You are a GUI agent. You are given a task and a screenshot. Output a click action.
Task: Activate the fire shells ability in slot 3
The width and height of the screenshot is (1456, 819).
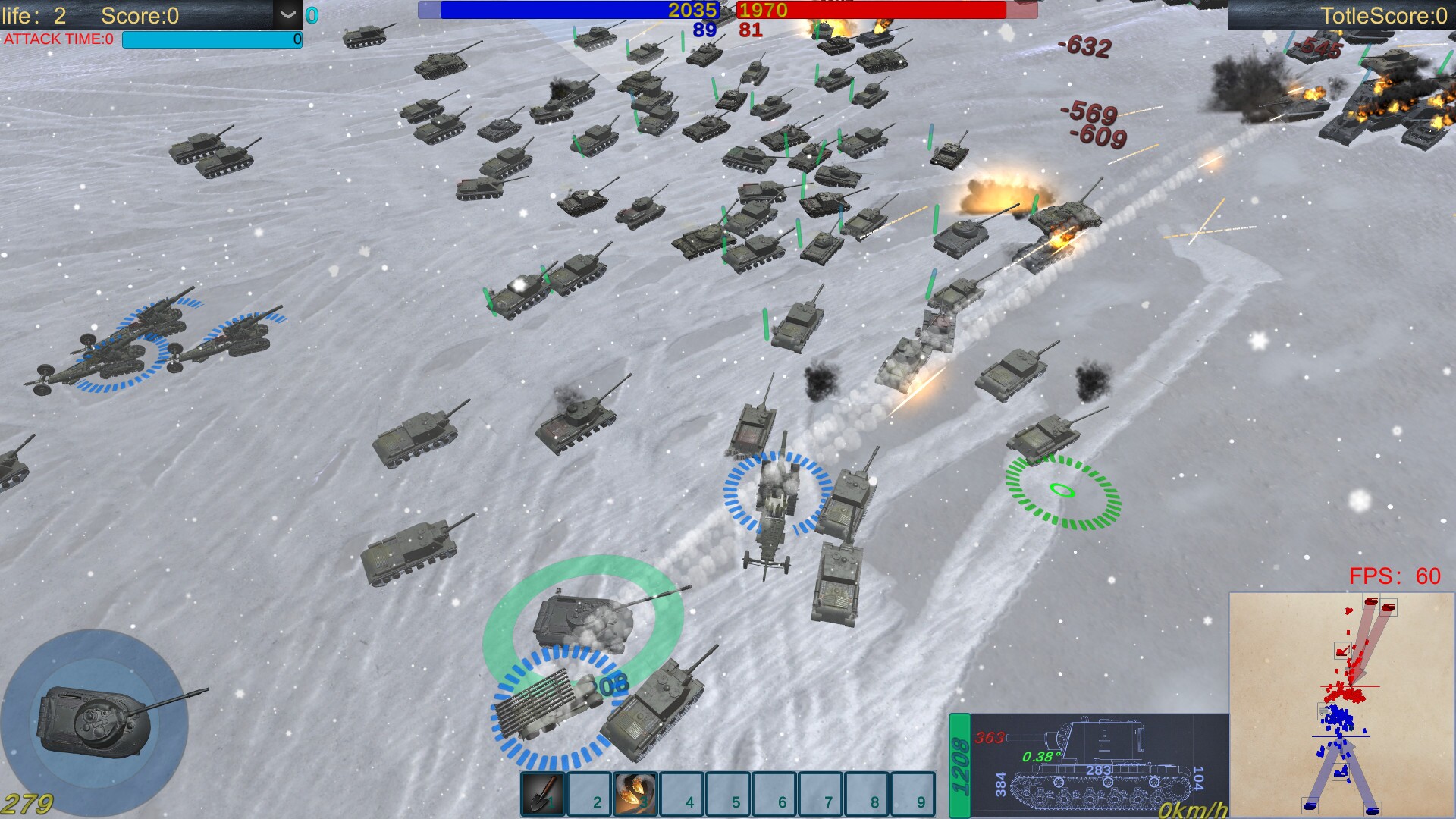click(x=635, y=793)
